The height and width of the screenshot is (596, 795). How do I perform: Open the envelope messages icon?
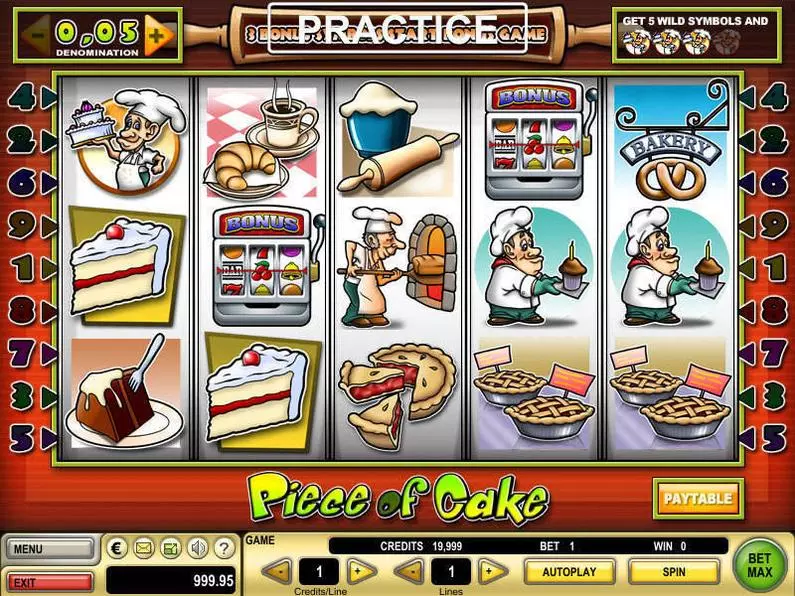pyautogui.click(x=144, y=548)
